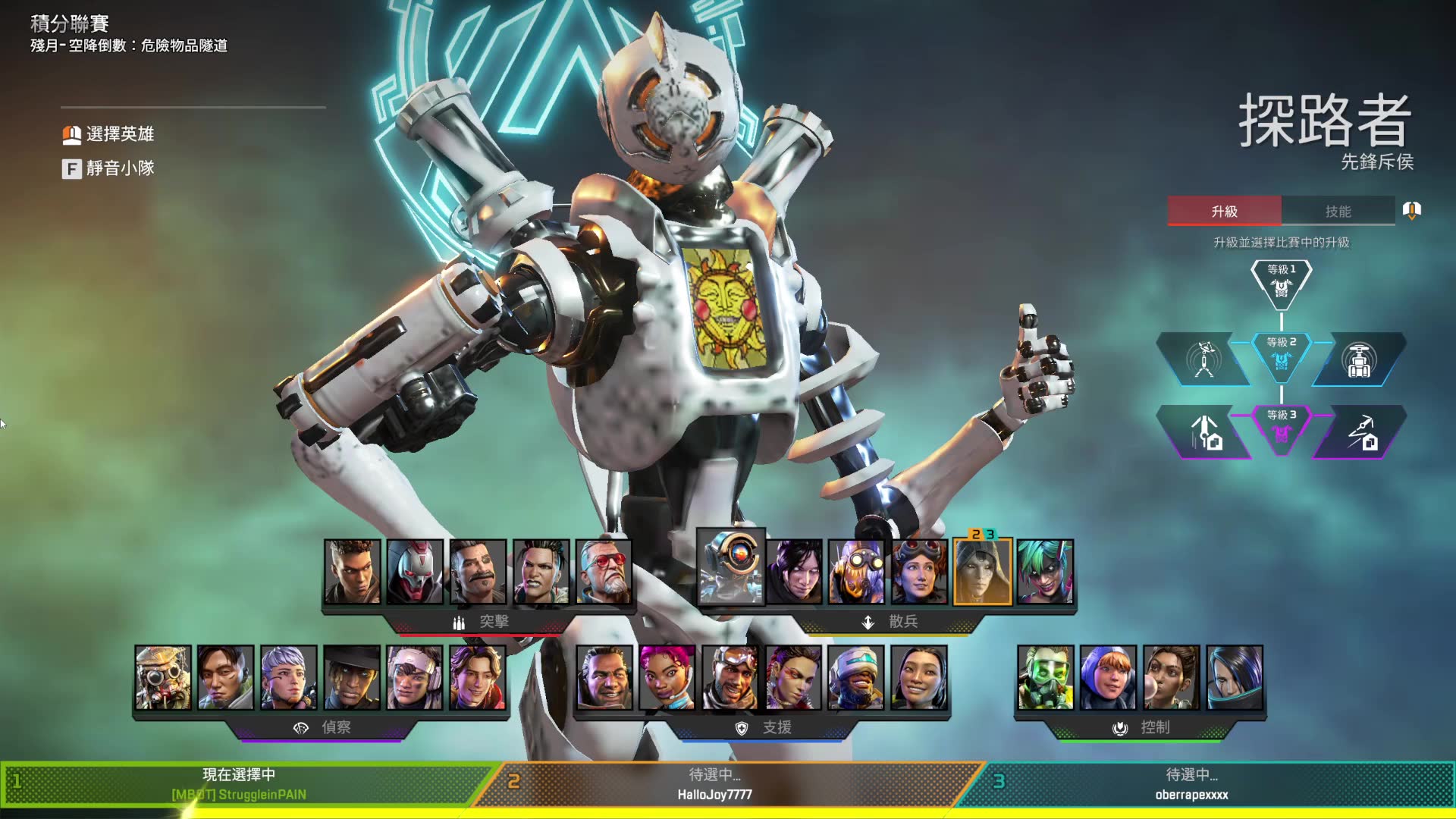
Task: Choose the zipline gondola level 2 upgrade
Action: (1359, 360)
